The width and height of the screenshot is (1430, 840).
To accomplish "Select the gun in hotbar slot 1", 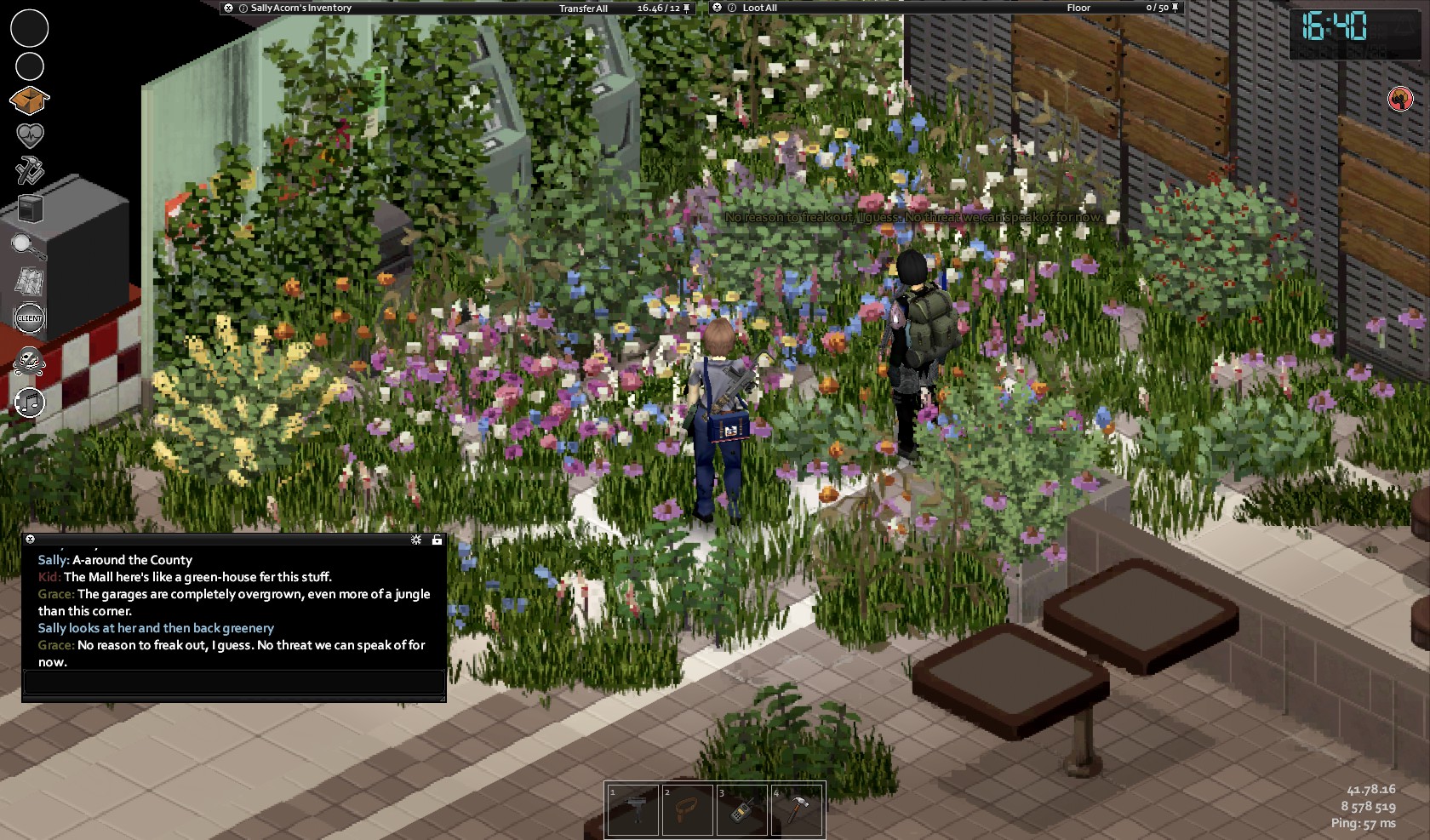I will (633, 809).
